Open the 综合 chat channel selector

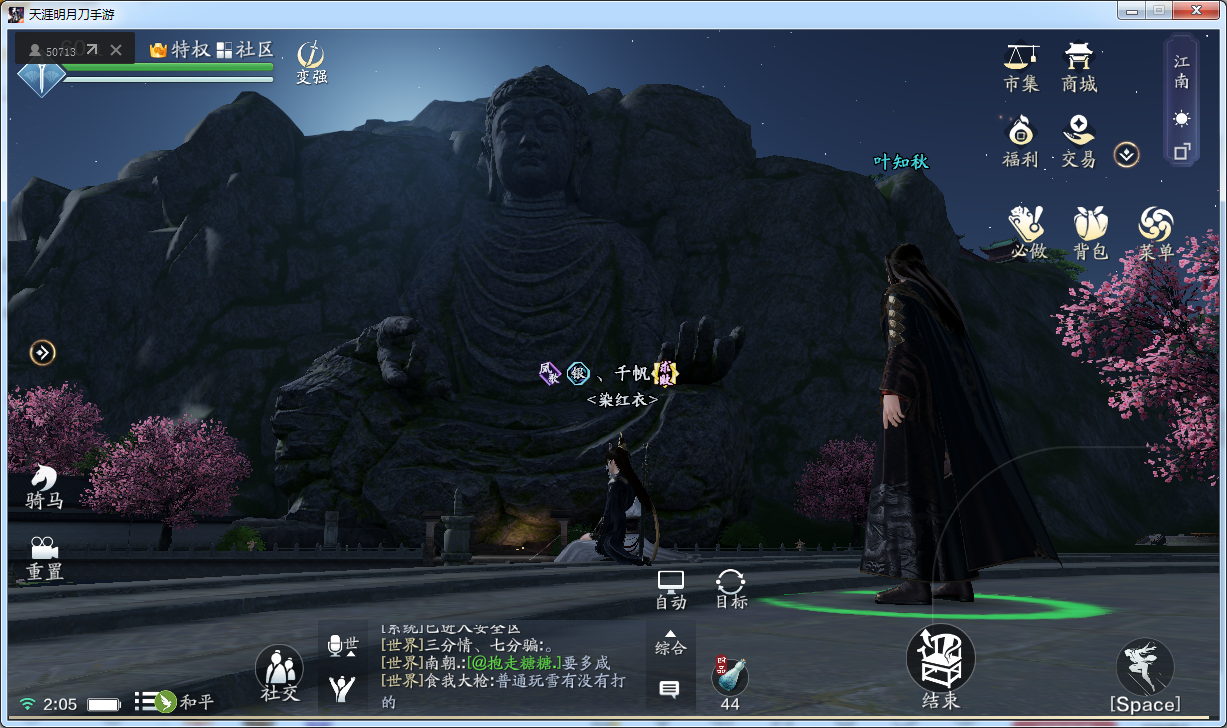[670, 642]
